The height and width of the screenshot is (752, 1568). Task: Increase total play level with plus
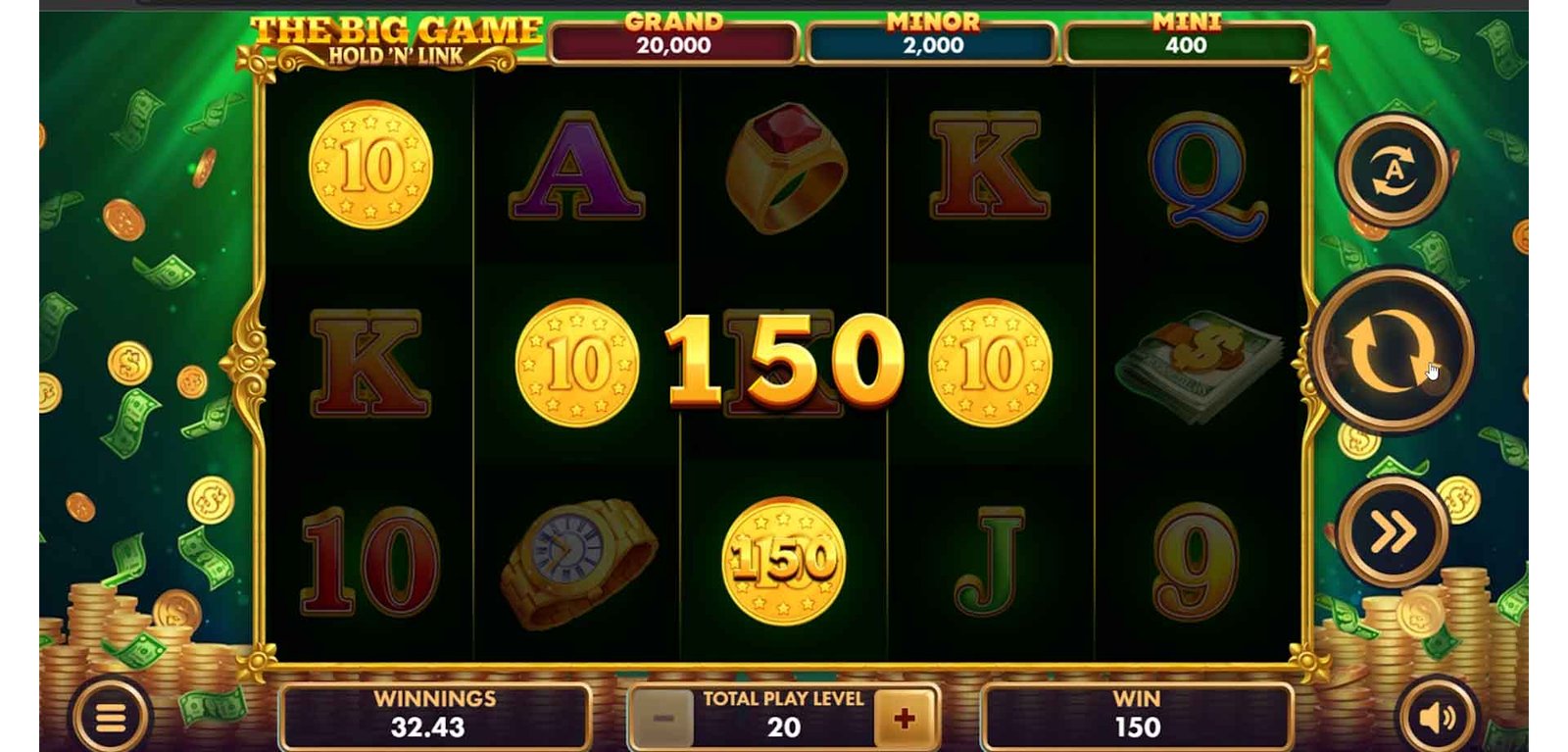coord(904,719)
